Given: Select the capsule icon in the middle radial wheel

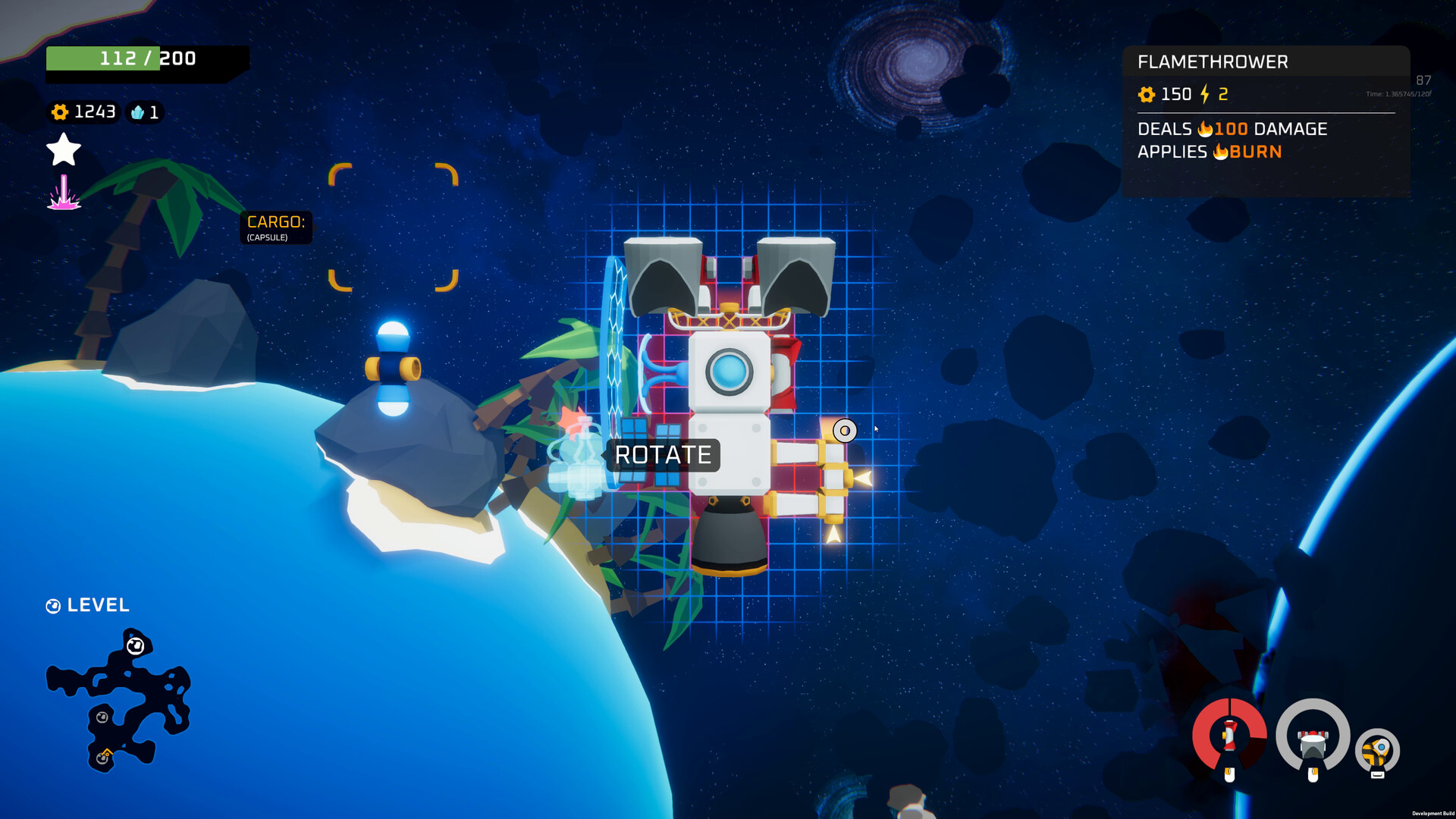Looking at the screenshot, I should point(1312,745).
